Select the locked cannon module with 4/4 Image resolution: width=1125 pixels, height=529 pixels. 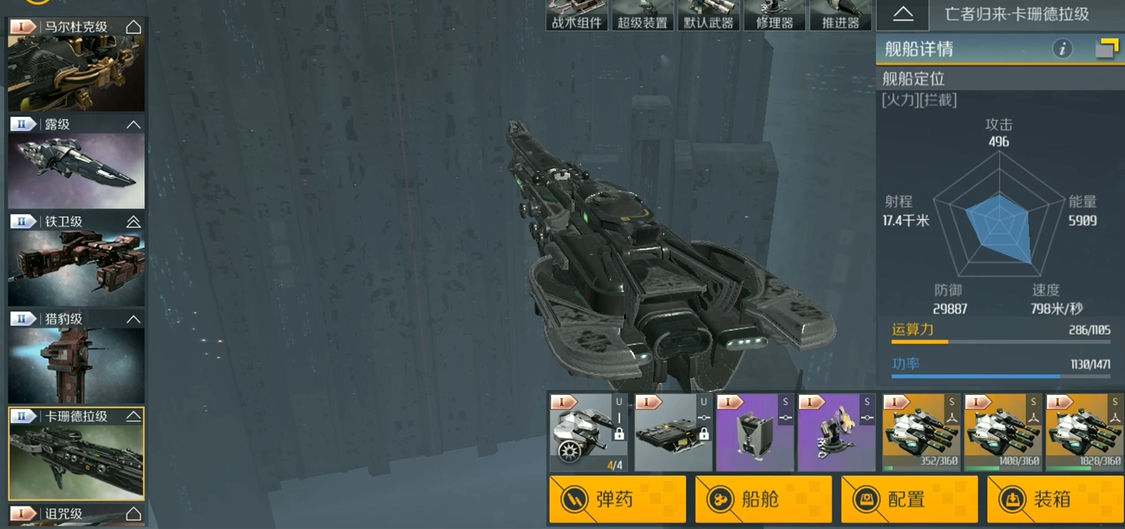click(588, 432)
